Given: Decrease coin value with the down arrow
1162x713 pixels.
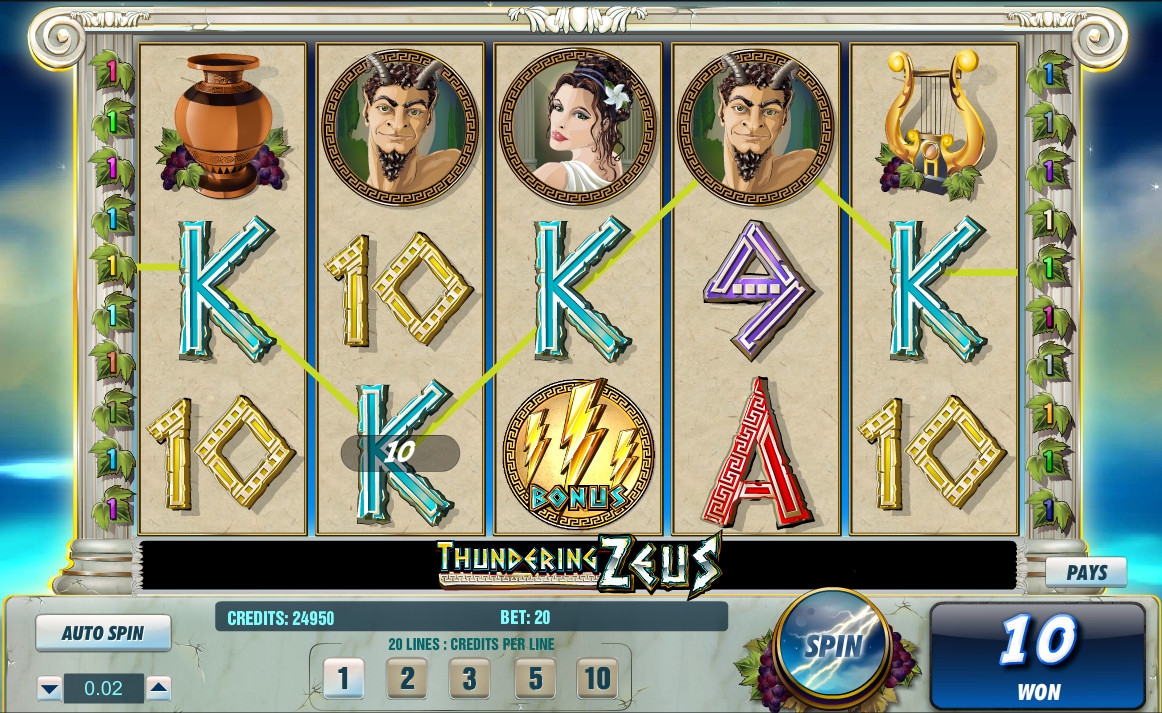Looking at the screenshot, I should pos(49,688).
